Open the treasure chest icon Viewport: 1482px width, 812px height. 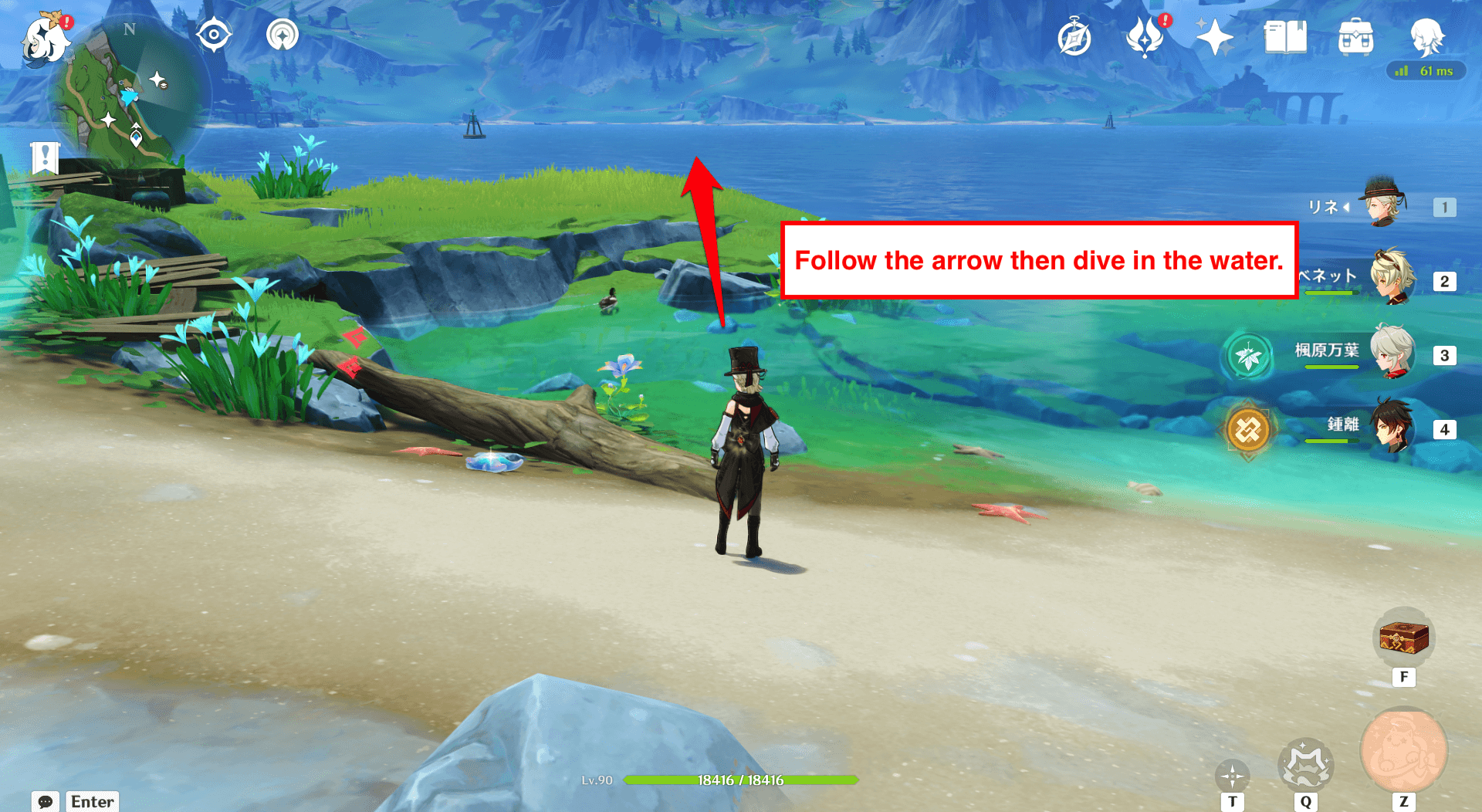coord(1404,638)
